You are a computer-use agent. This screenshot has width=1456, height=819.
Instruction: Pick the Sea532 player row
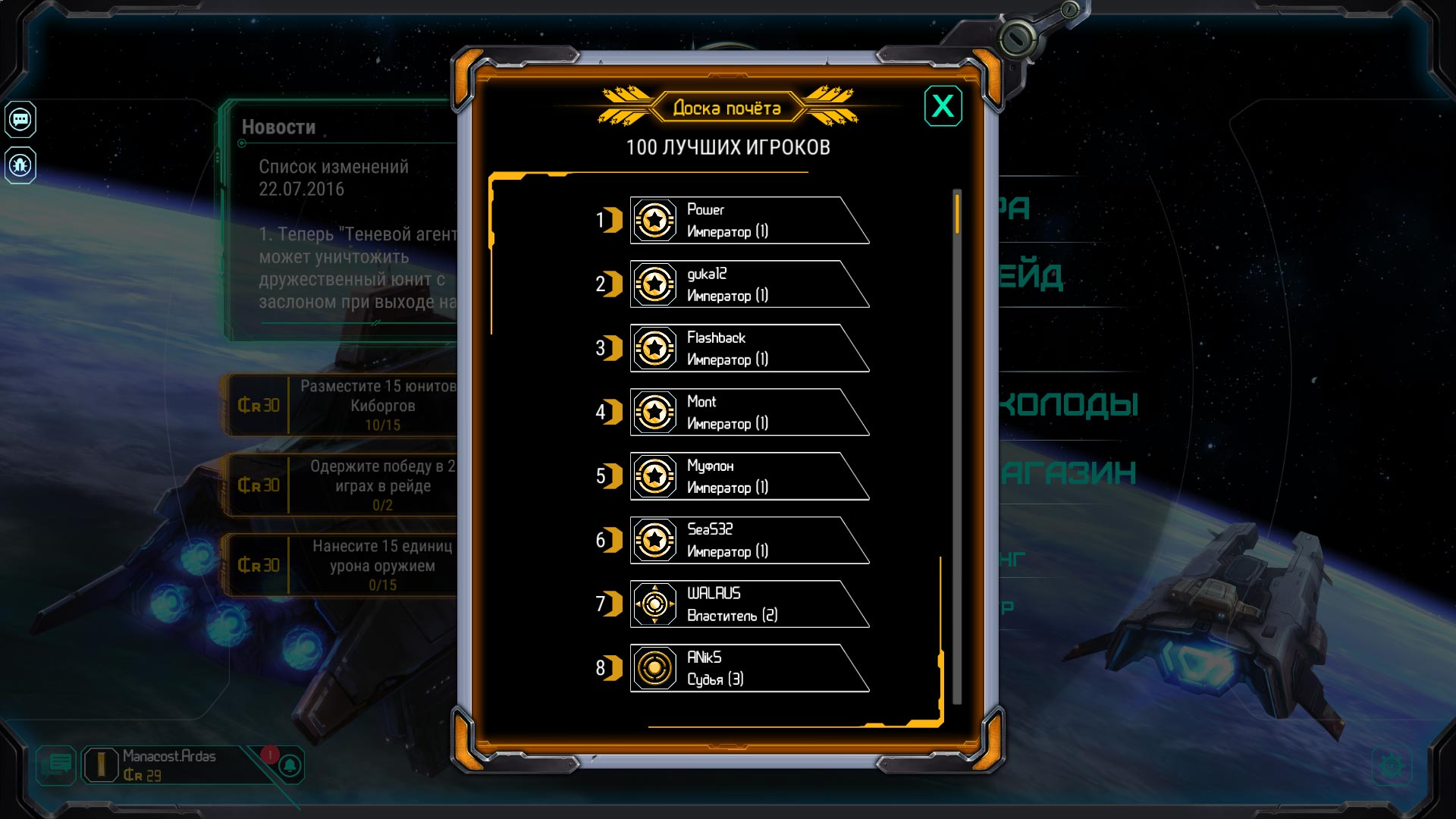pyautogui.click(x=747, y=540)
